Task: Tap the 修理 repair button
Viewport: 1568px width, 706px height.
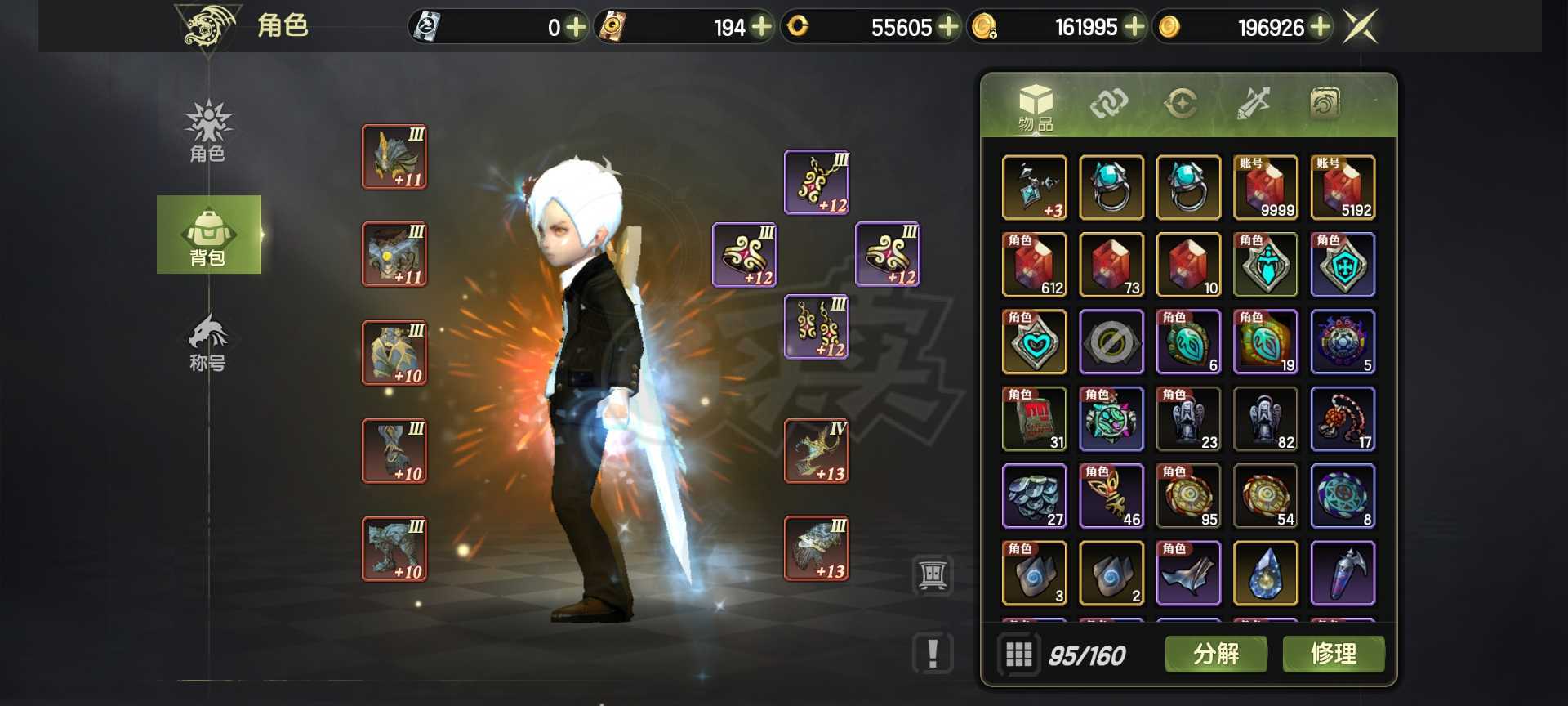Action: pos(1333,654)
